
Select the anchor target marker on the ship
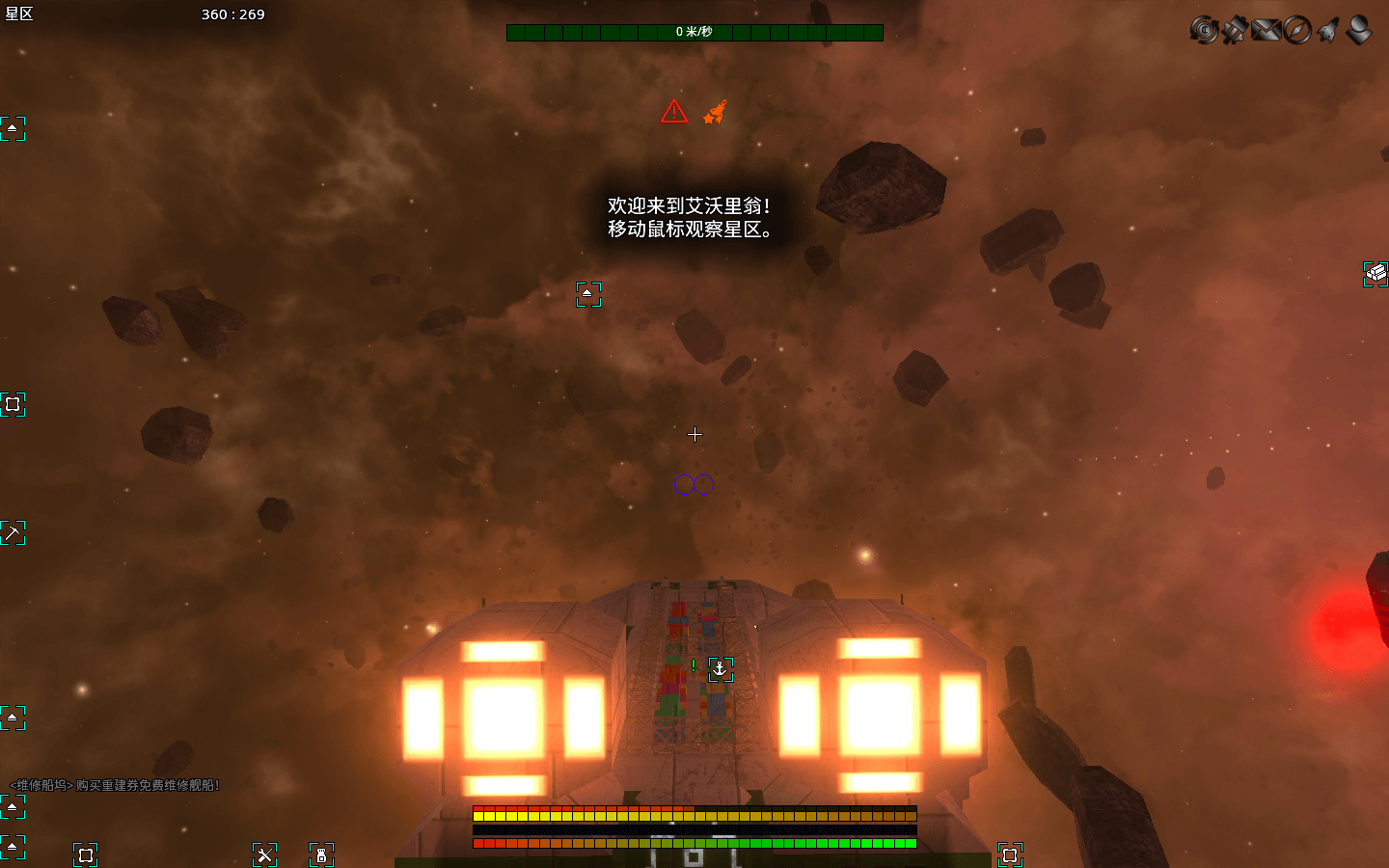click(x=721, y=669)
